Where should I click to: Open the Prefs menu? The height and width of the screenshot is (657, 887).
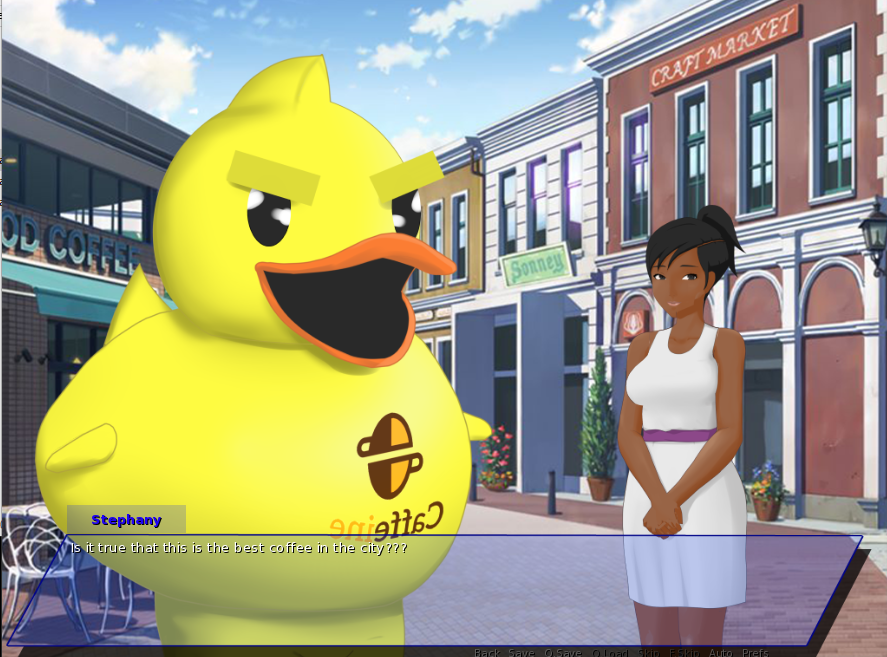pyautogui.click(x=755, y=653)
